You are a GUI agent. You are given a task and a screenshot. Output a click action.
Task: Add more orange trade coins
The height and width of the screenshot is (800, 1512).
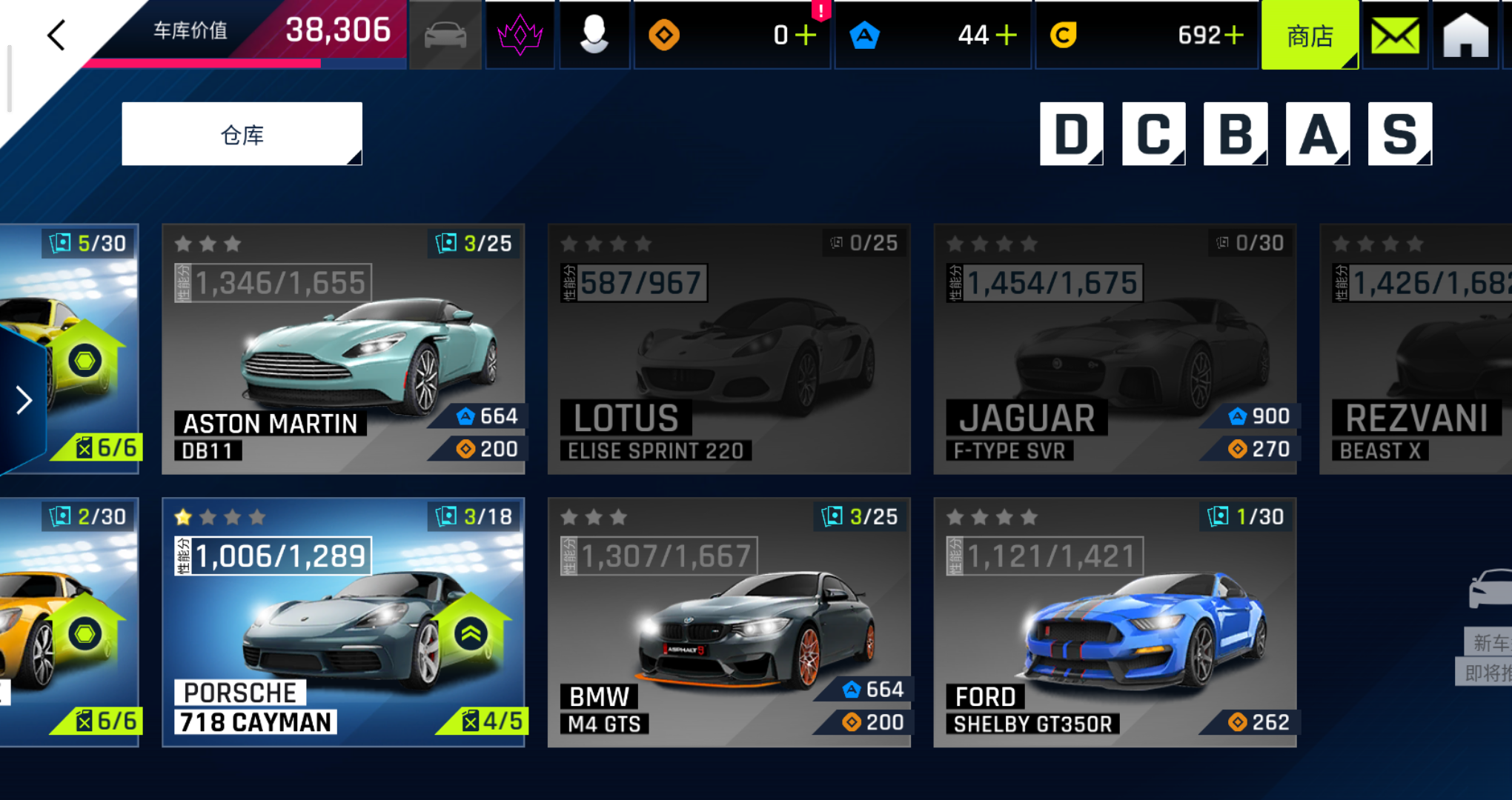[x=806, y=35]
